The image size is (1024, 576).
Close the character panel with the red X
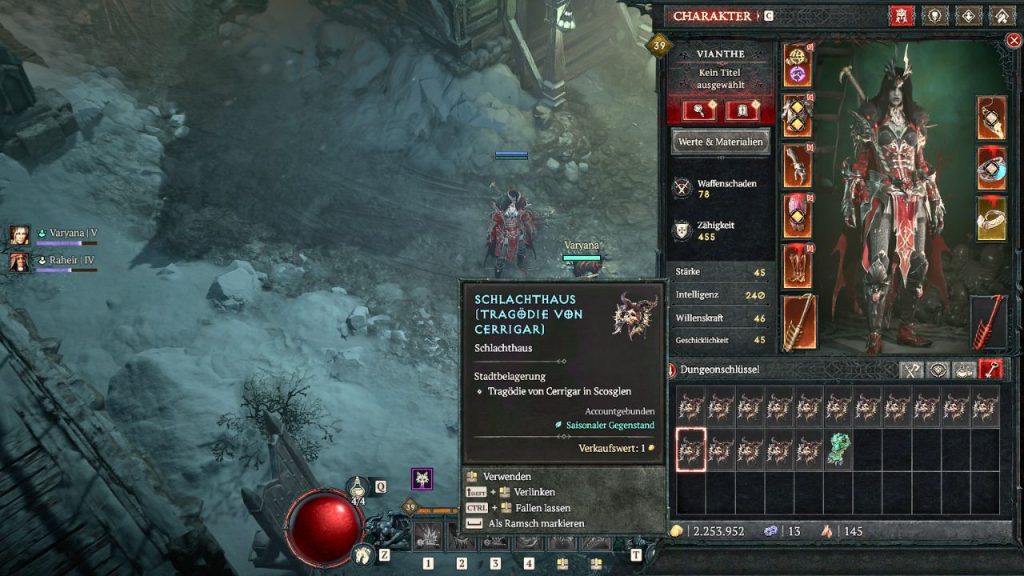[1013, 40]
